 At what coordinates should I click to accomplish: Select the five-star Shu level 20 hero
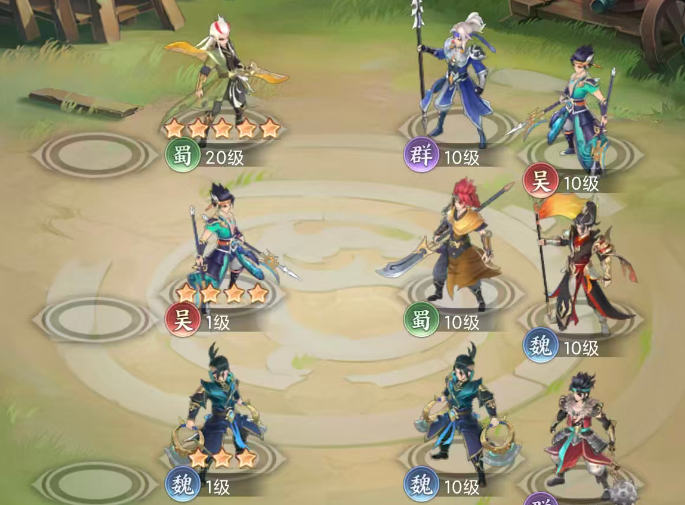[x=222, y=75]
